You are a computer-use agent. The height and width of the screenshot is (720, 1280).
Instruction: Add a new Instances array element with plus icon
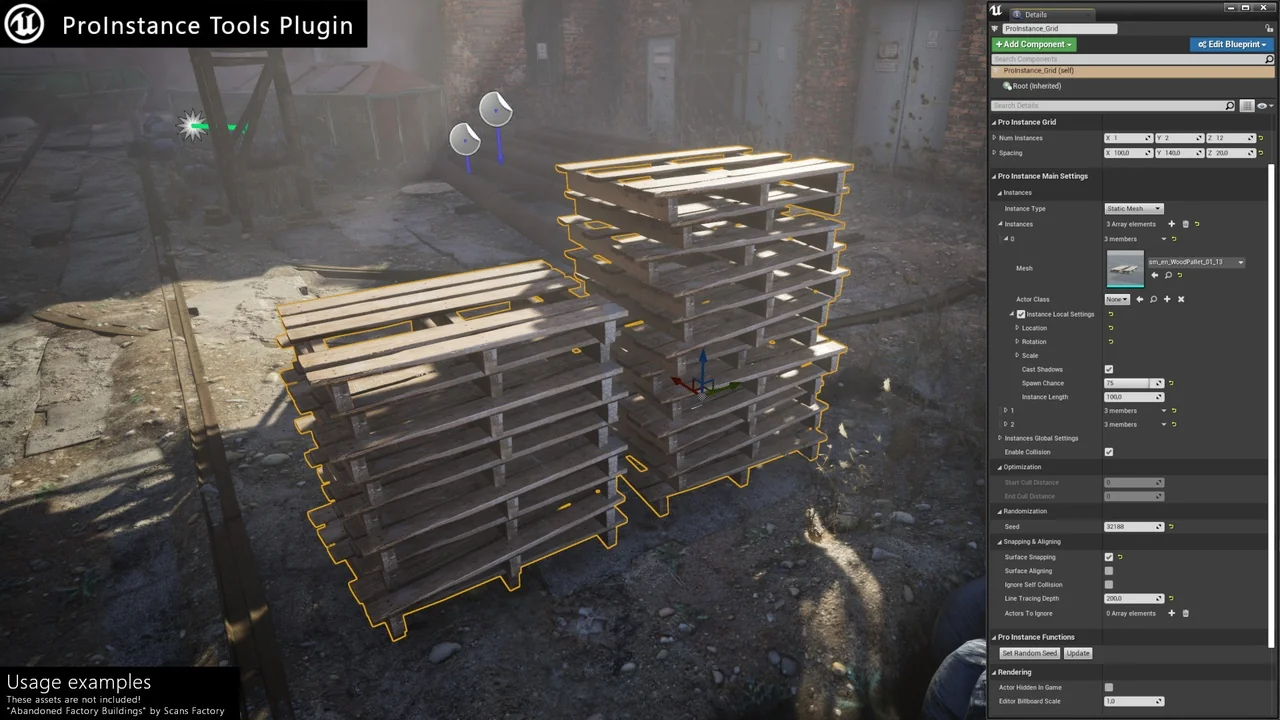tap(1171, 224)
